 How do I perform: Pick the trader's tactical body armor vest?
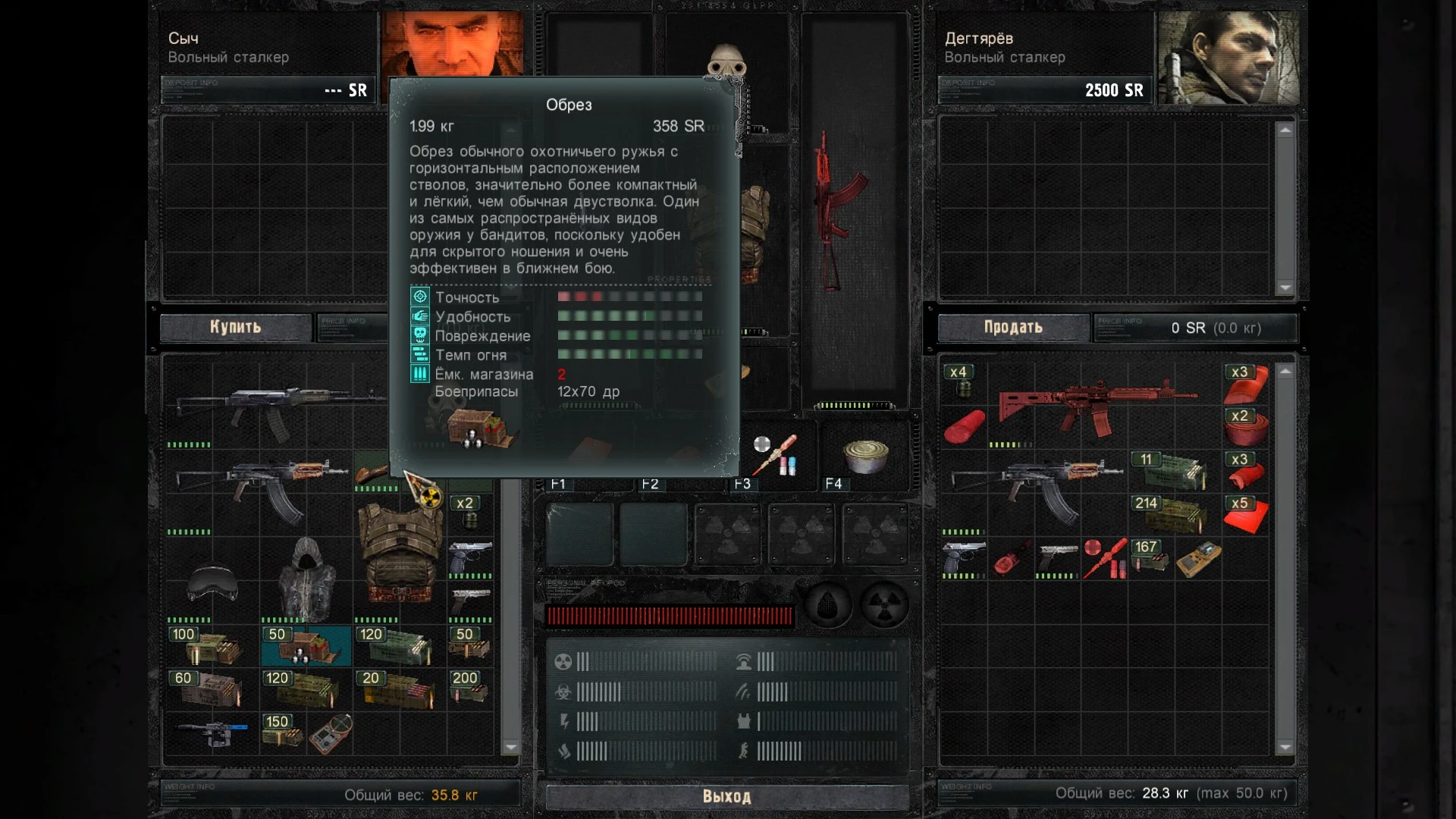coord(400,552)
